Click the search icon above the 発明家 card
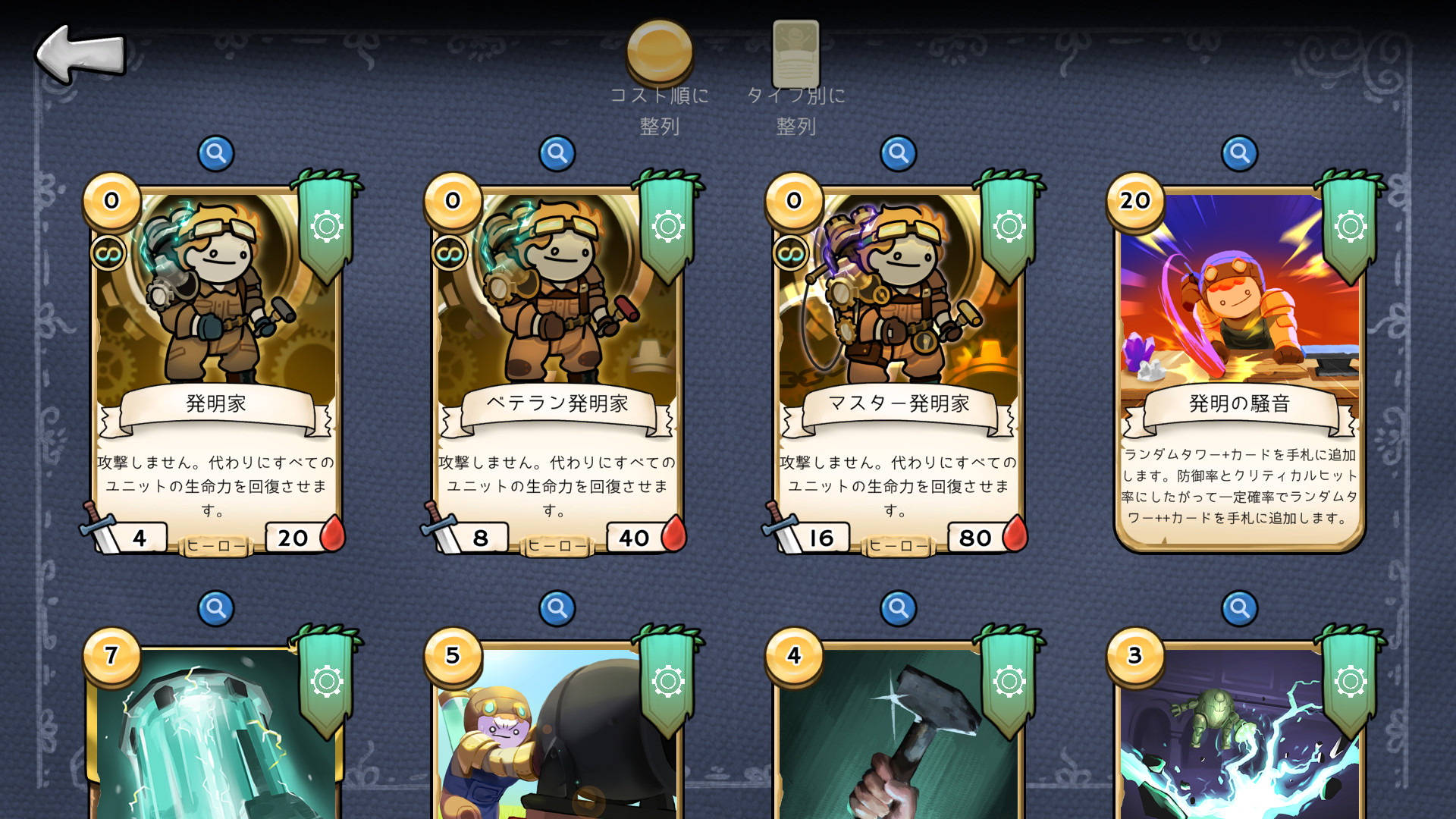Image resolution: width=1456 pixels, height=819 pixels. tap(216, 152)
